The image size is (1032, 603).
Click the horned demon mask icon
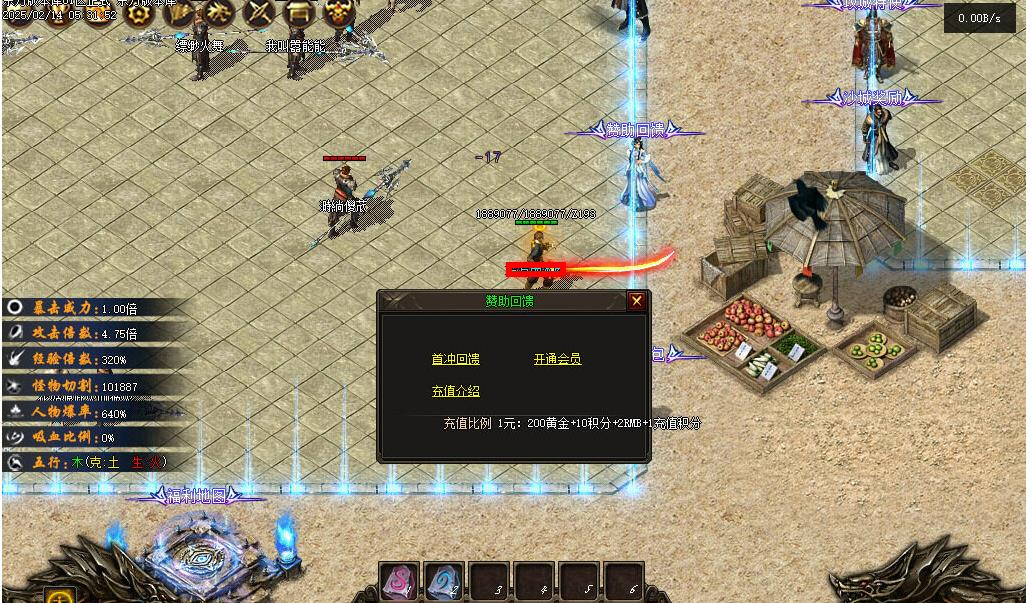(336, 13)
